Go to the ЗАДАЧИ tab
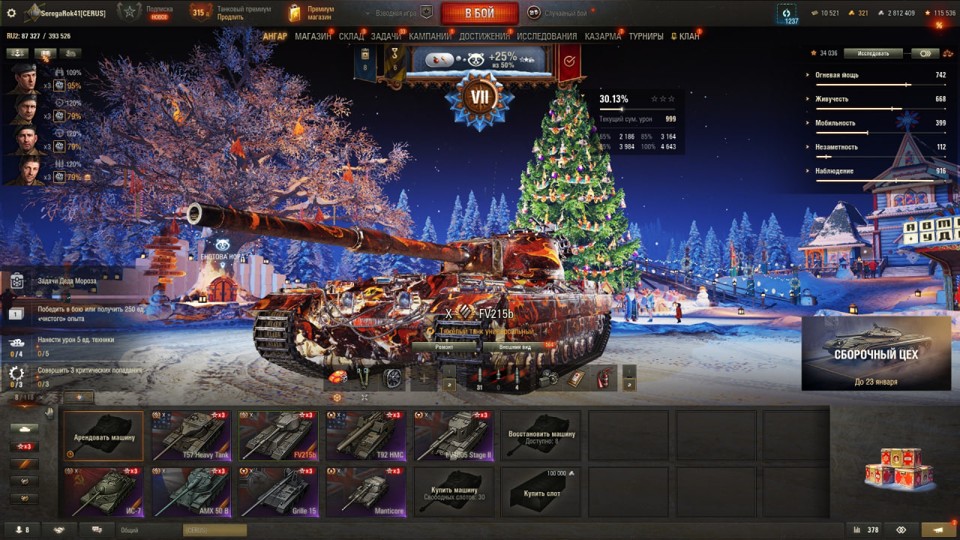The image size is (960, 540). (387, 36)
